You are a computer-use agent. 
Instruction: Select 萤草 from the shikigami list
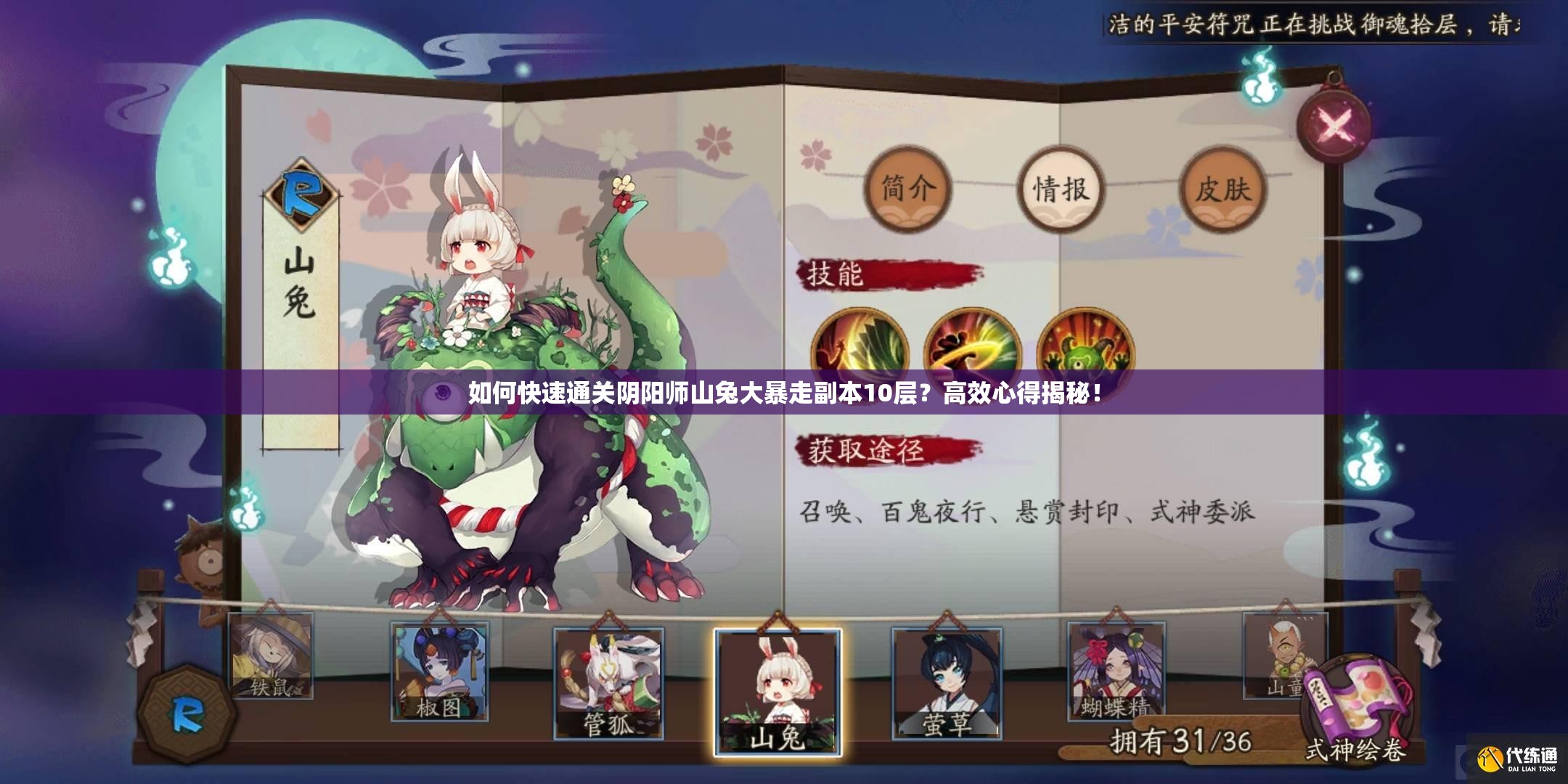(x=948, y=682)
